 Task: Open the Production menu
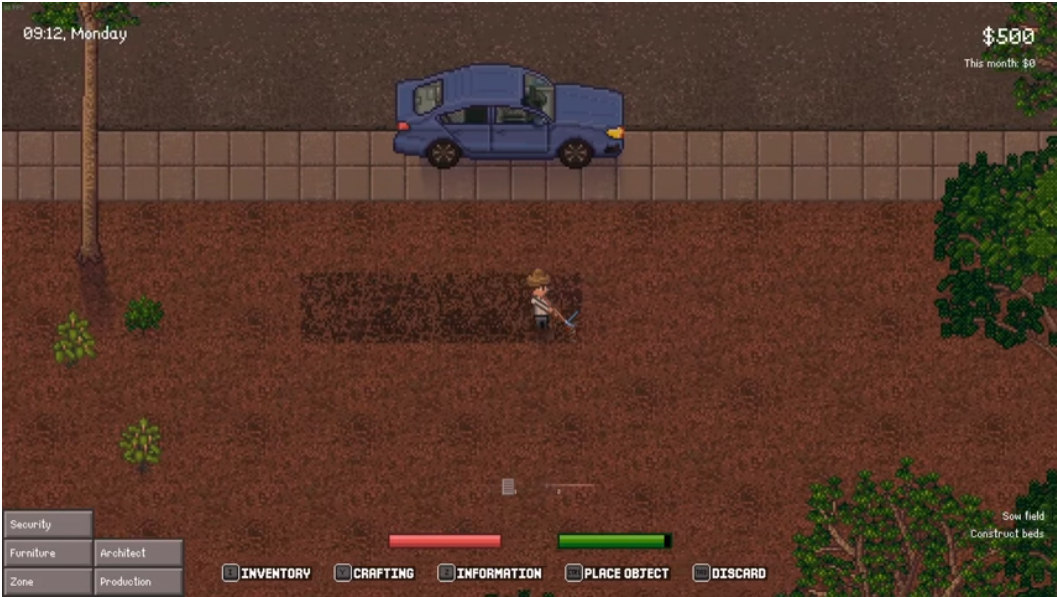point(138,581)
